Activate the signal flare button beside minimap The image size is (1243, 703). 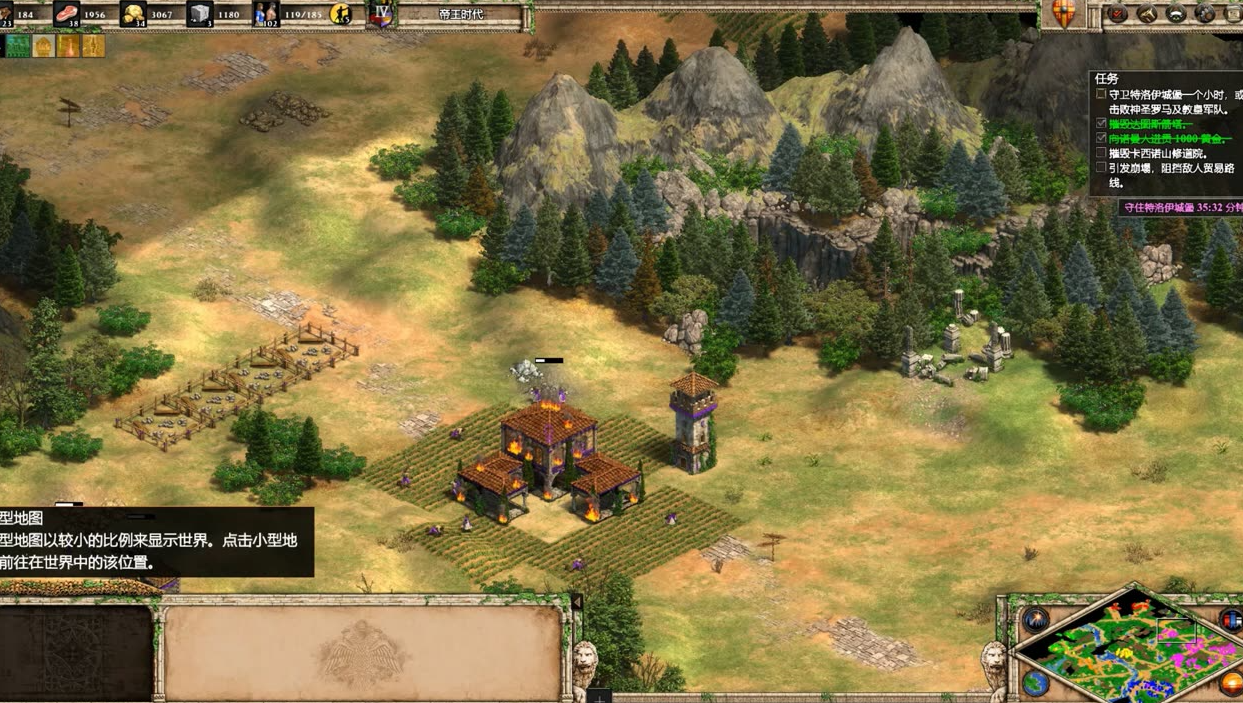[1035, 619]
